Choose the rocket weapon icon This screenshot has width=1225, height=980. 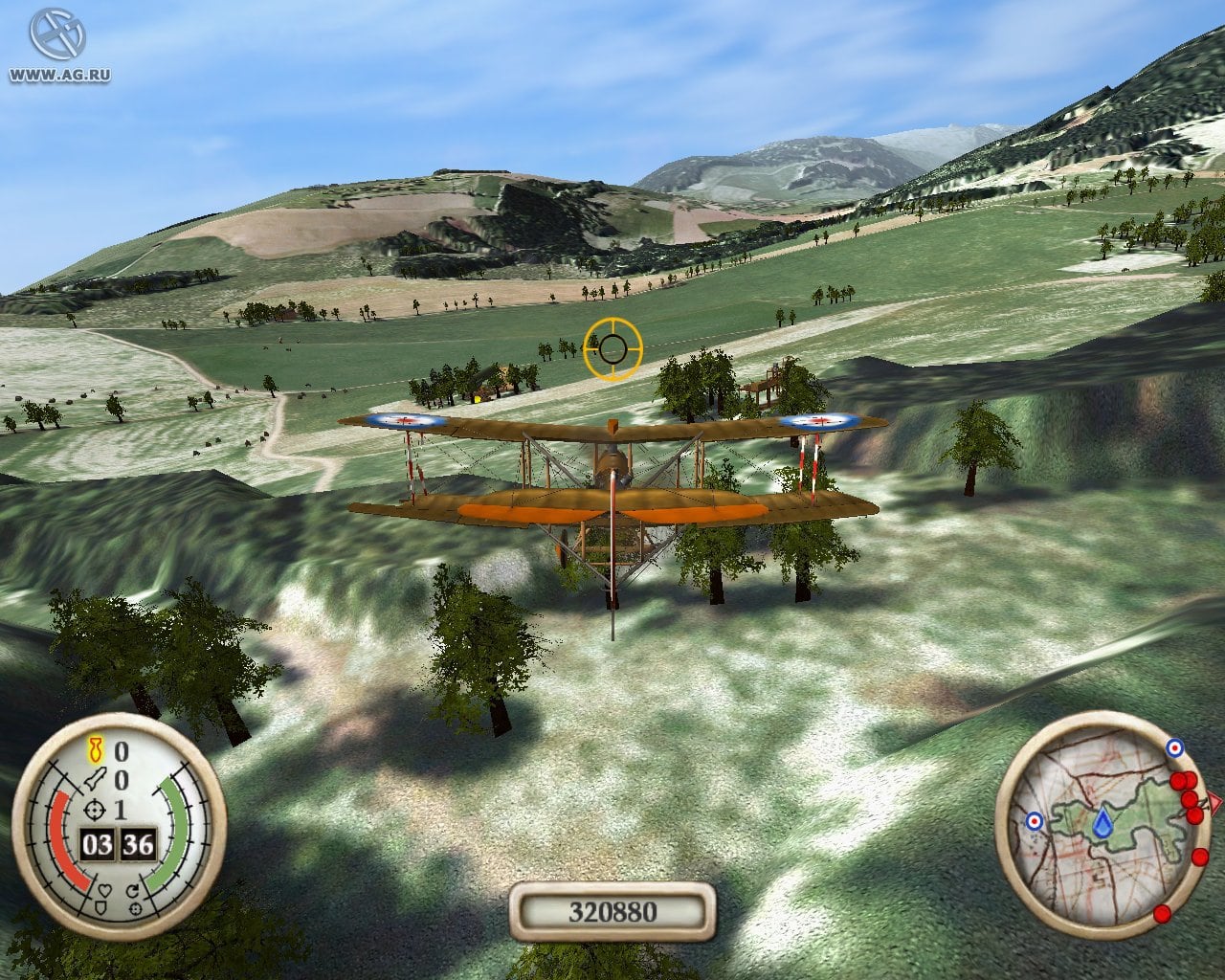tap(96, 779)
